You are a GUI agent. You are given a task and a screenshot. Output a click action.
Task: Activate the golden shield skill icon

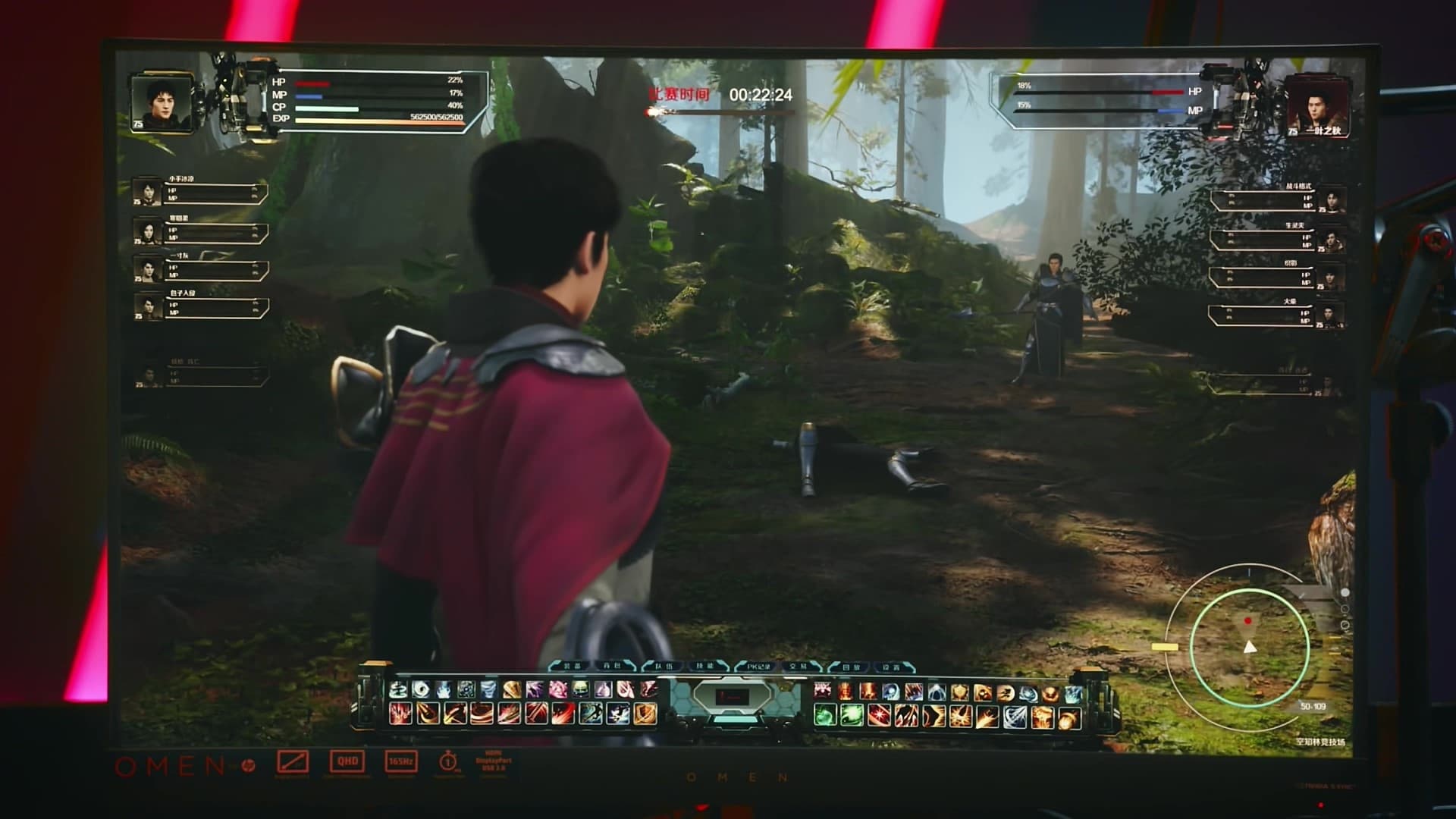point(960,692)
